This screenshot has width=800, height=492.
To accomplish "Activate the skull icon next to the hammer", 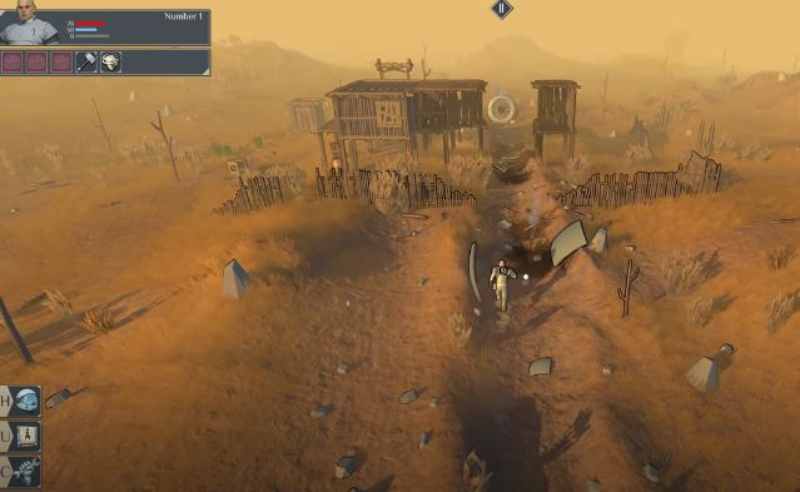I will coord(110,62).
